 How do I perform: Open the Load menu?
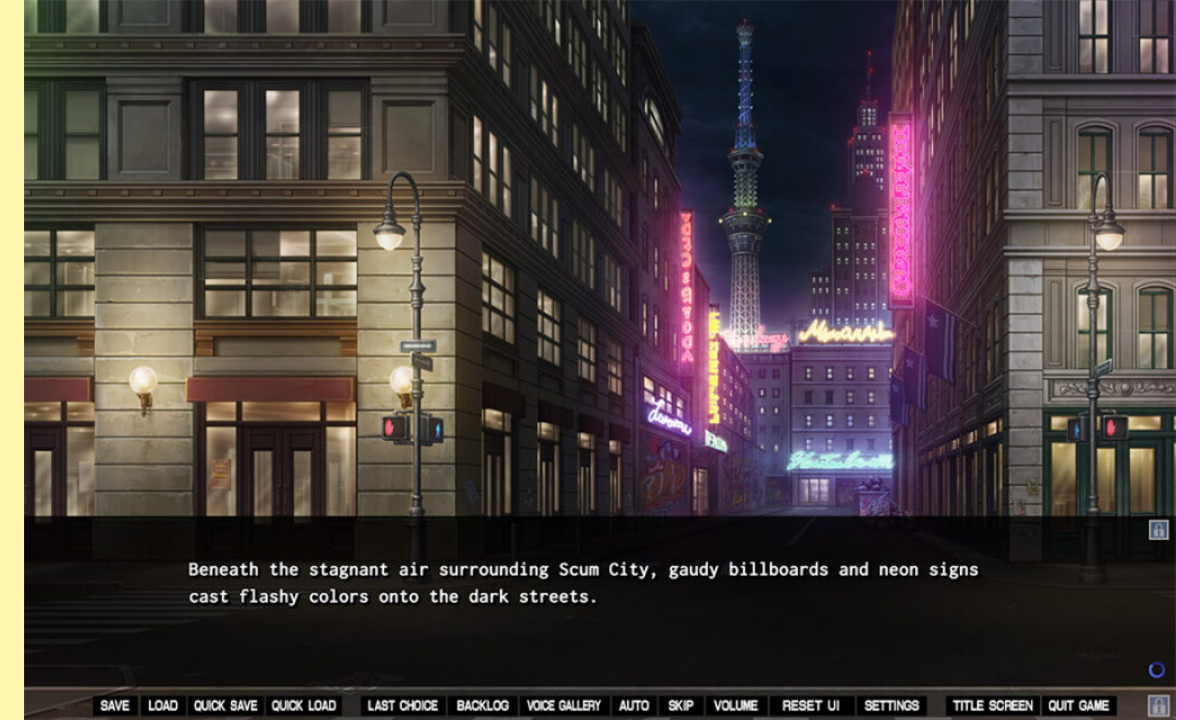[x=163, y=706]
